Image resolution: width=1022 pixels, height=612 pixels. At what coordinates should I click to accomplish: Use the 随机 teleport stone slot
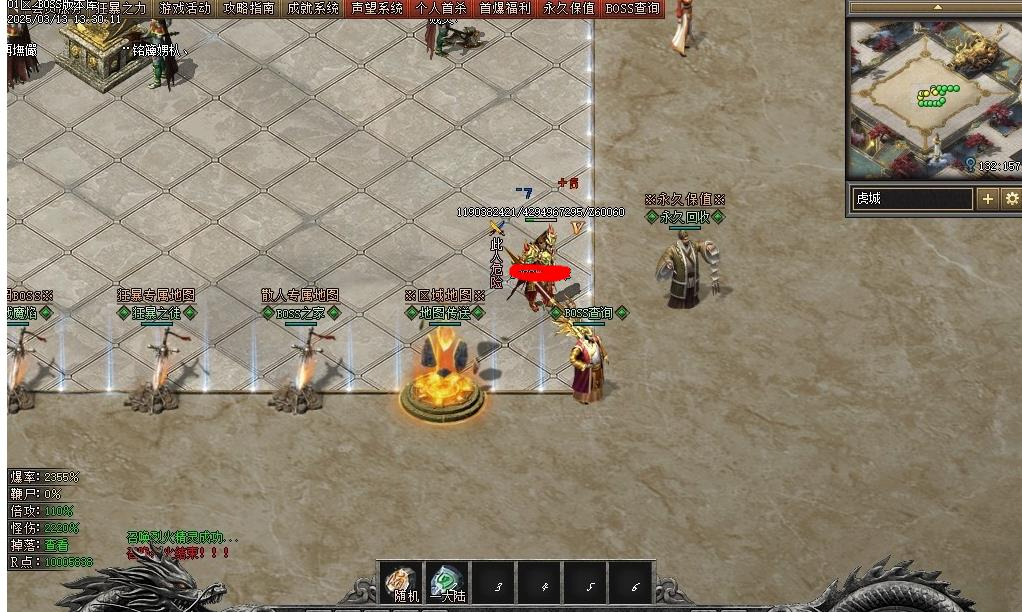click(402, 582)
